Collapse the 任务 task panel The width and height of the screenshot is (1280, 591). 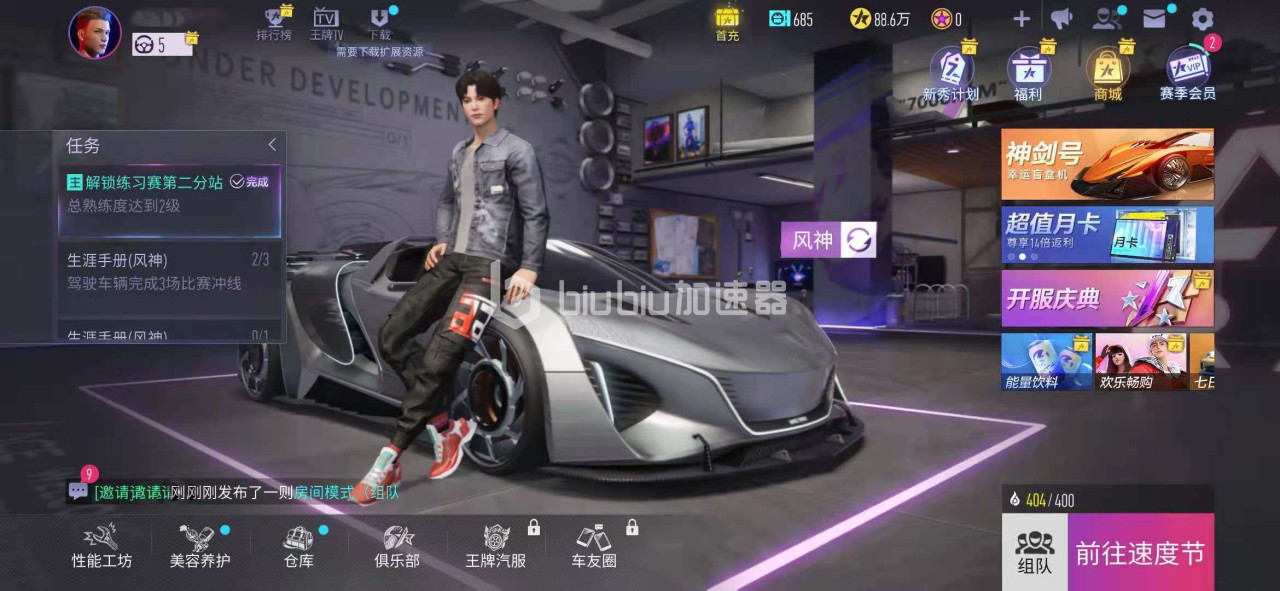(272, 145)
